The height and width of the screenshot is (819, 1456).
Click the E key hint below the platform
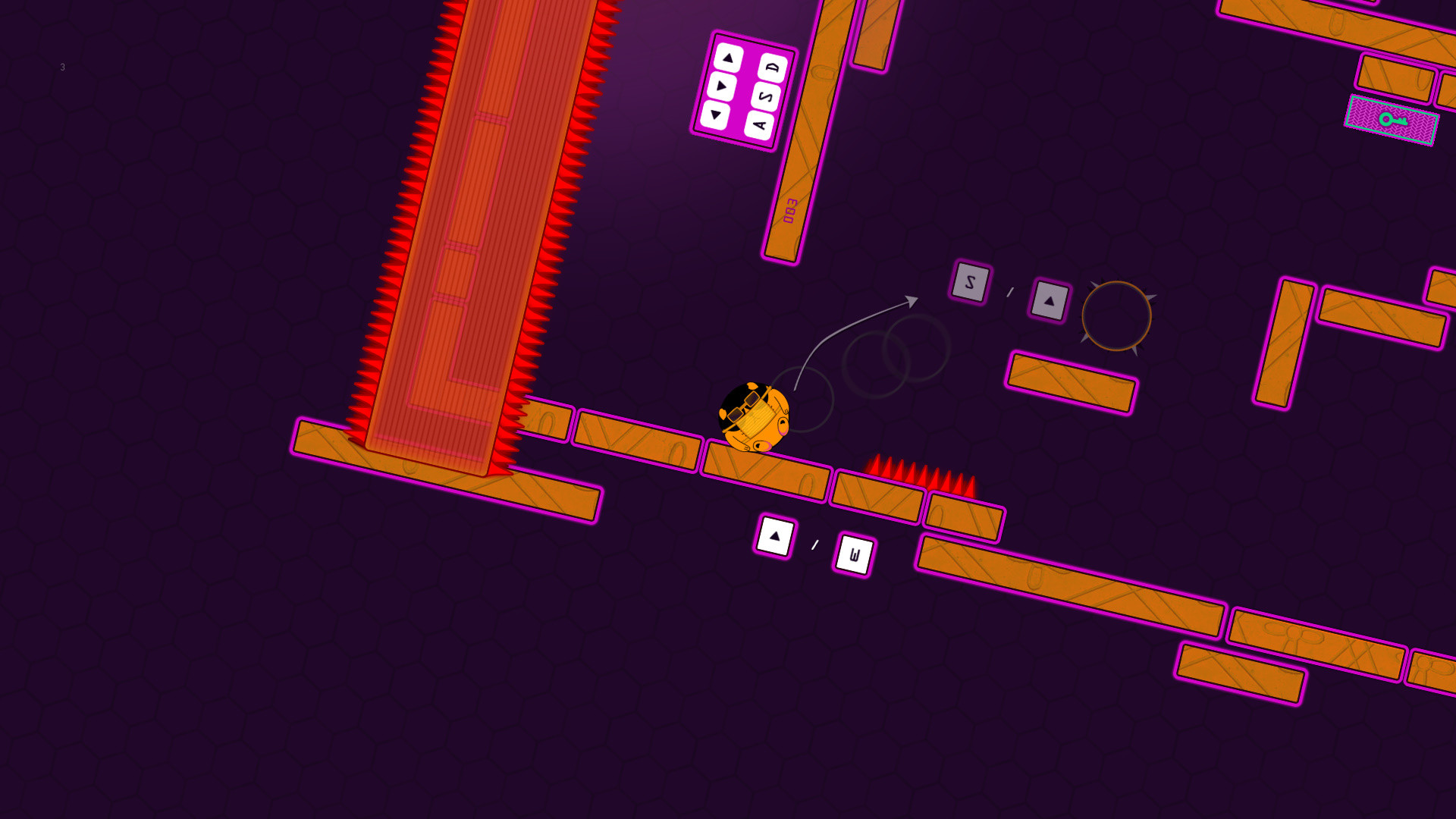pyautogui.click(x=855, y=554)
